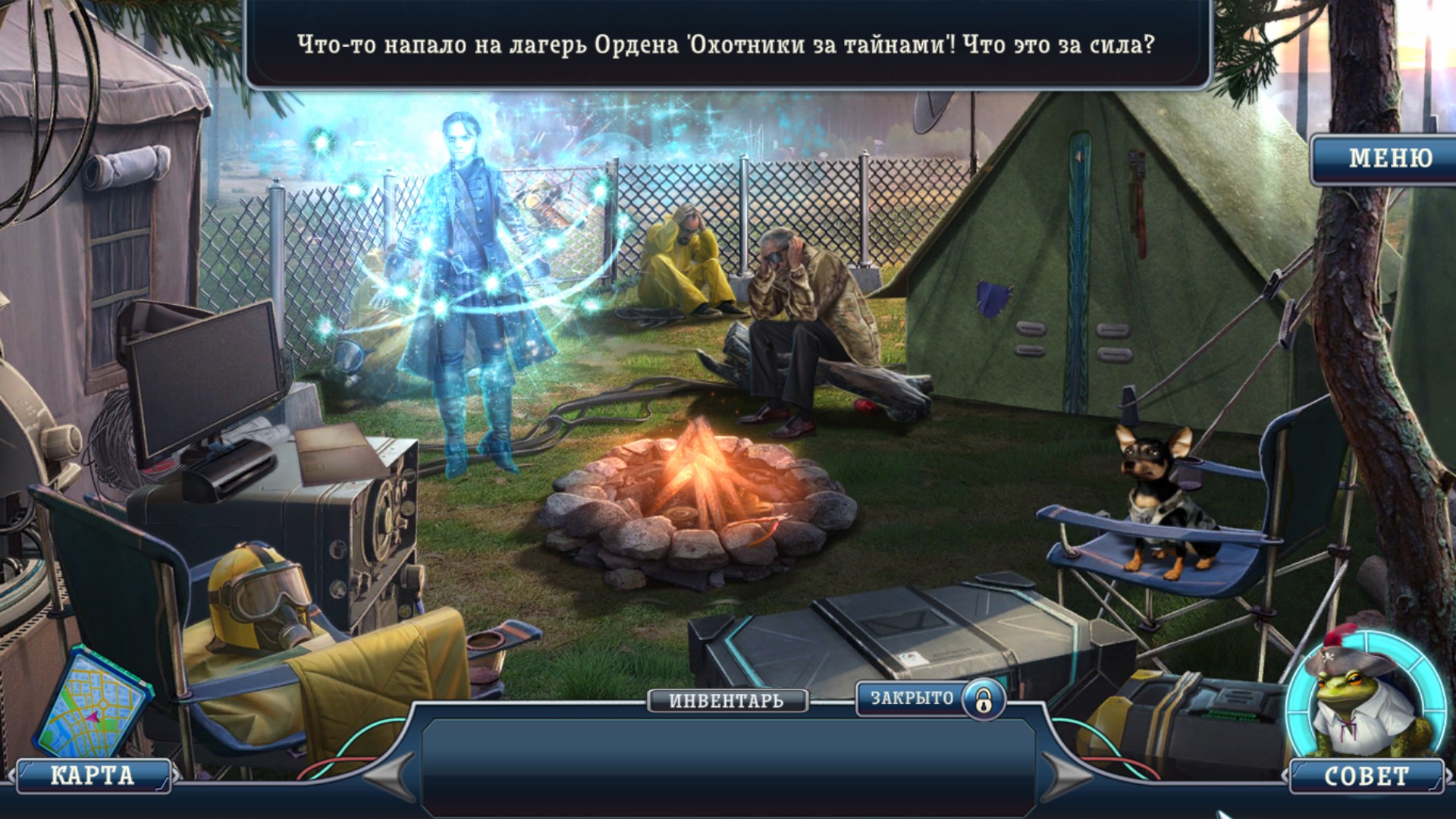Image resolution: width=1456 pixels, height=819 pixels.
Task: Open the МЕНЮ button
Action: (1389, 158)
